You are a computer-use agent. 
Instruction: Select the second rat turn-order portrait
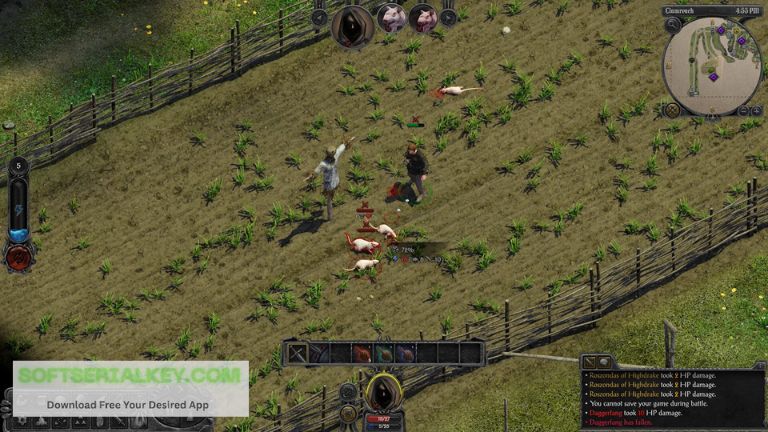point(423,17)
